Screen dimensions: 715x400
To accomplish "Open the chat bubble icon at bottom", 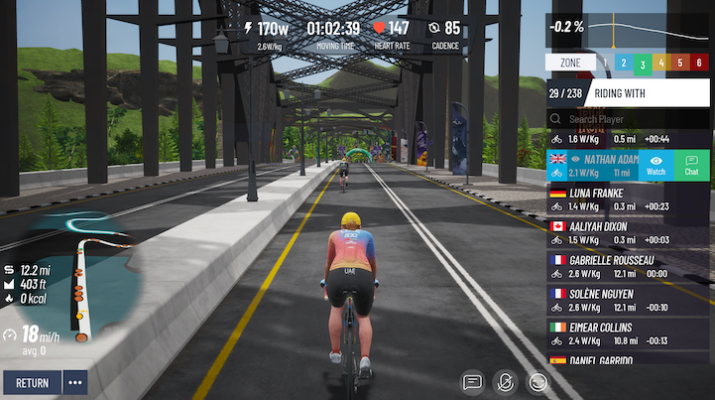I will 473,381.
